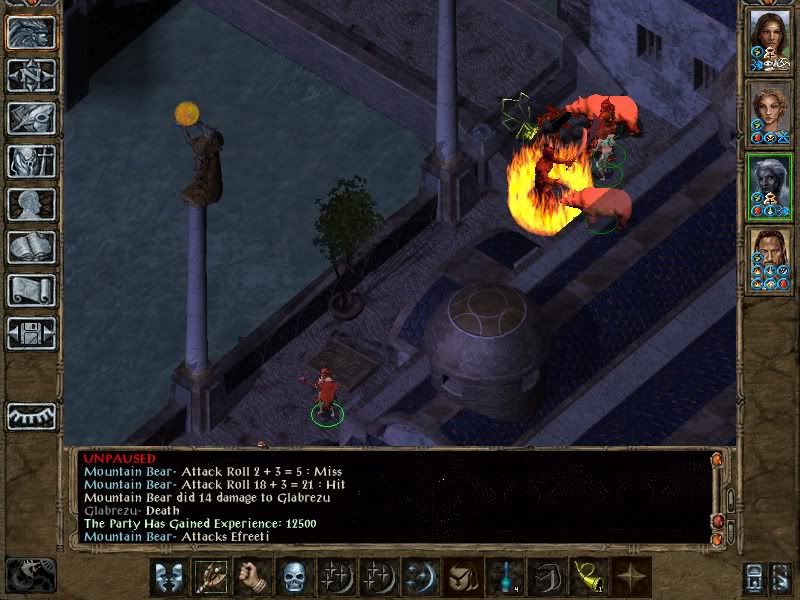Image resolution: width=800 pixels, height=600 pixels.
Task: Open the mage spellbook
Action: [31, 247]
